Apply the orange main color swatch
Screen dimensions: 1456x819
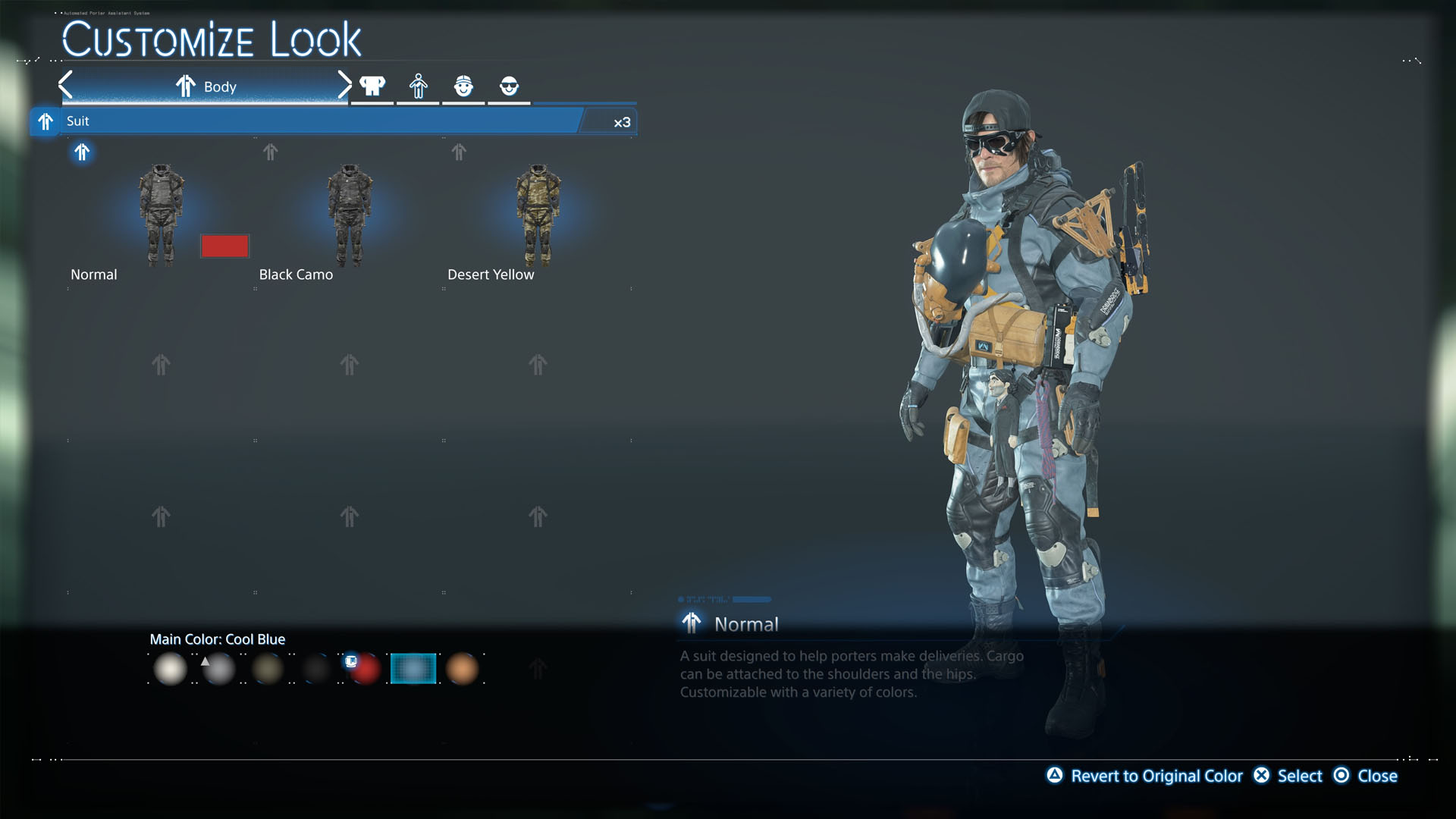pos(462,669)
